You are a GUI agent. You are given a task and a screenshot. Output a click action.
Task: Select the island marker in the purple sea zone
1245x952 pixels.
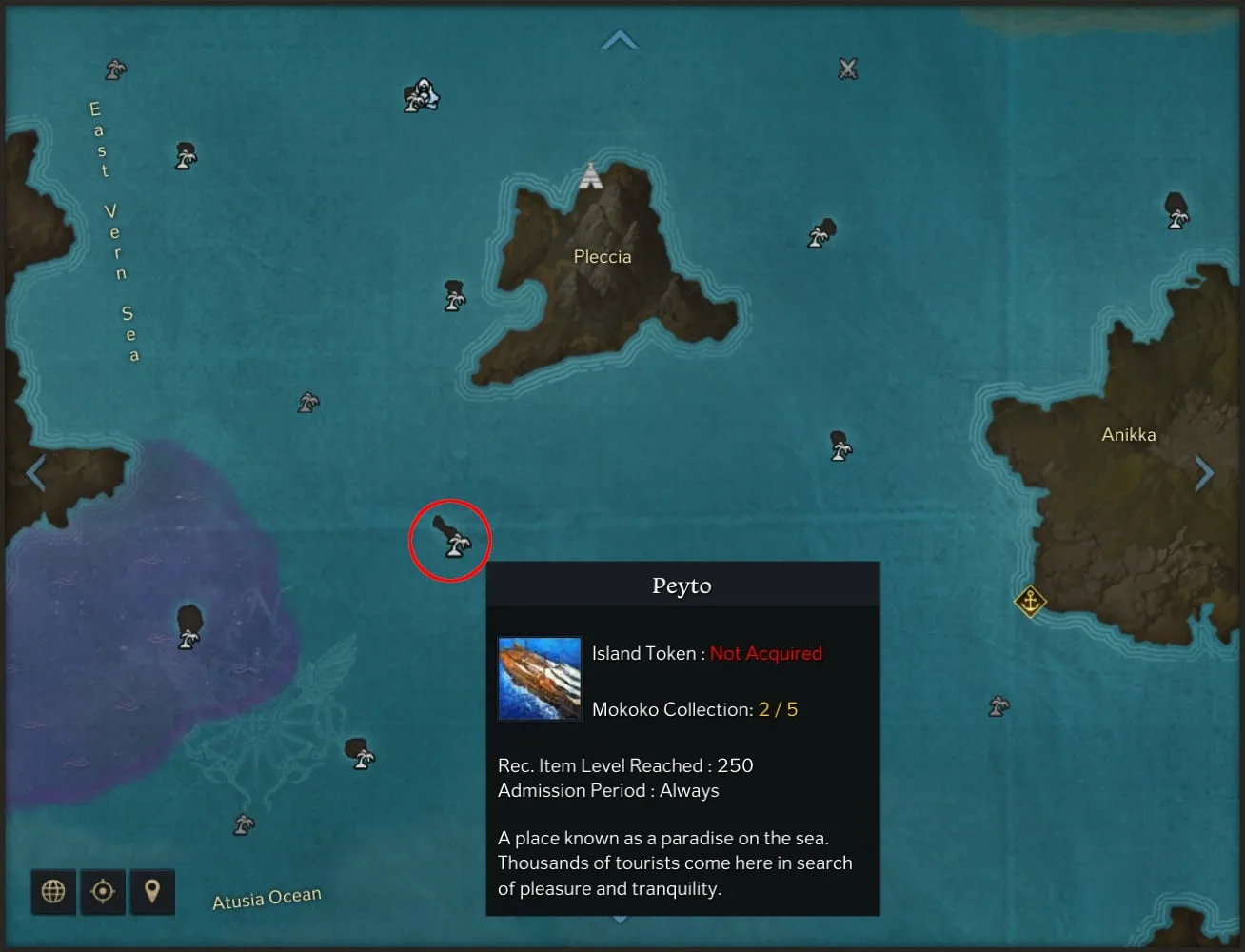[189, 626]
